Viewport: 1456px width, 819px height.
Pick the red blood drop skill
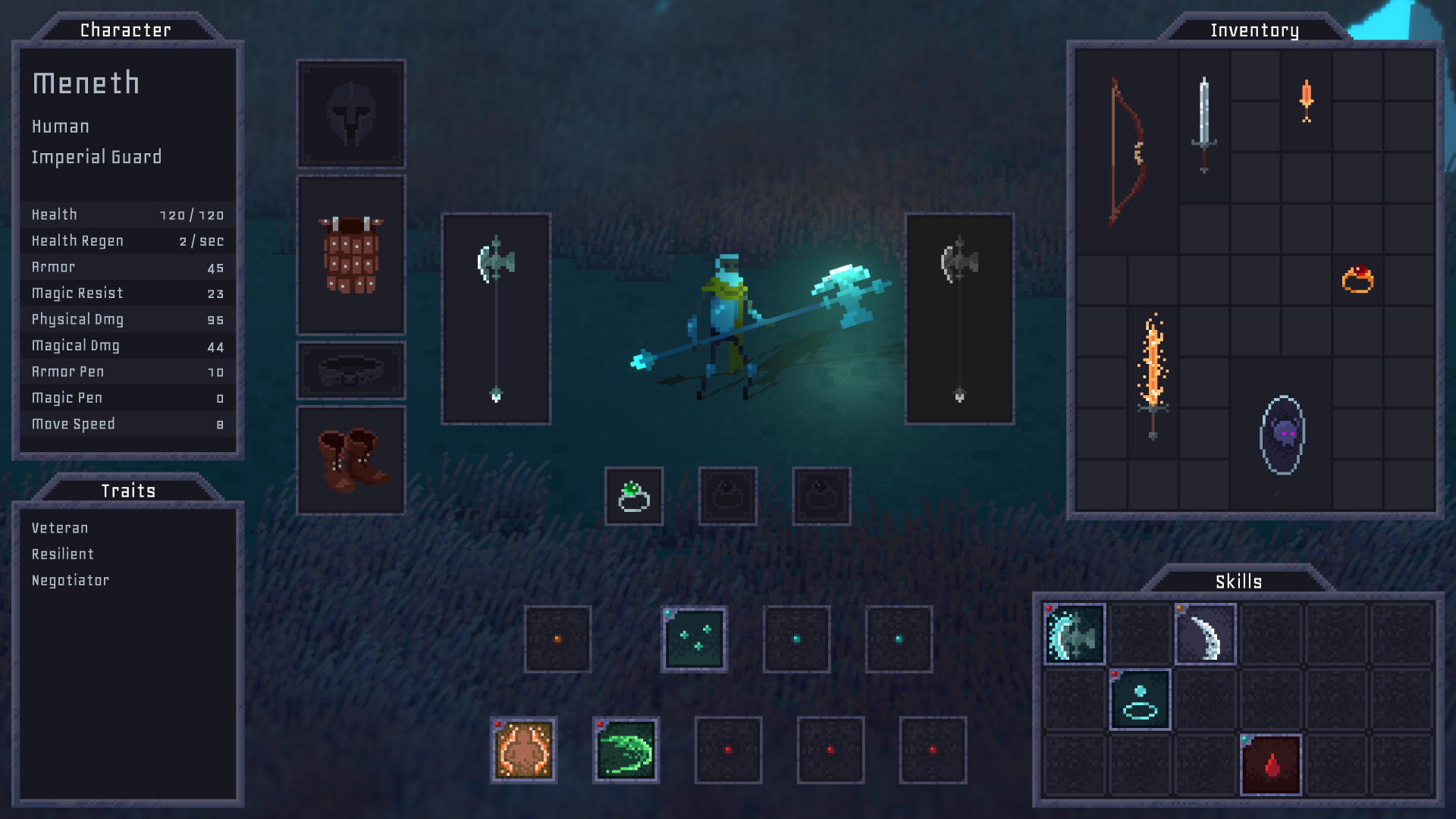coord(1271,764)
